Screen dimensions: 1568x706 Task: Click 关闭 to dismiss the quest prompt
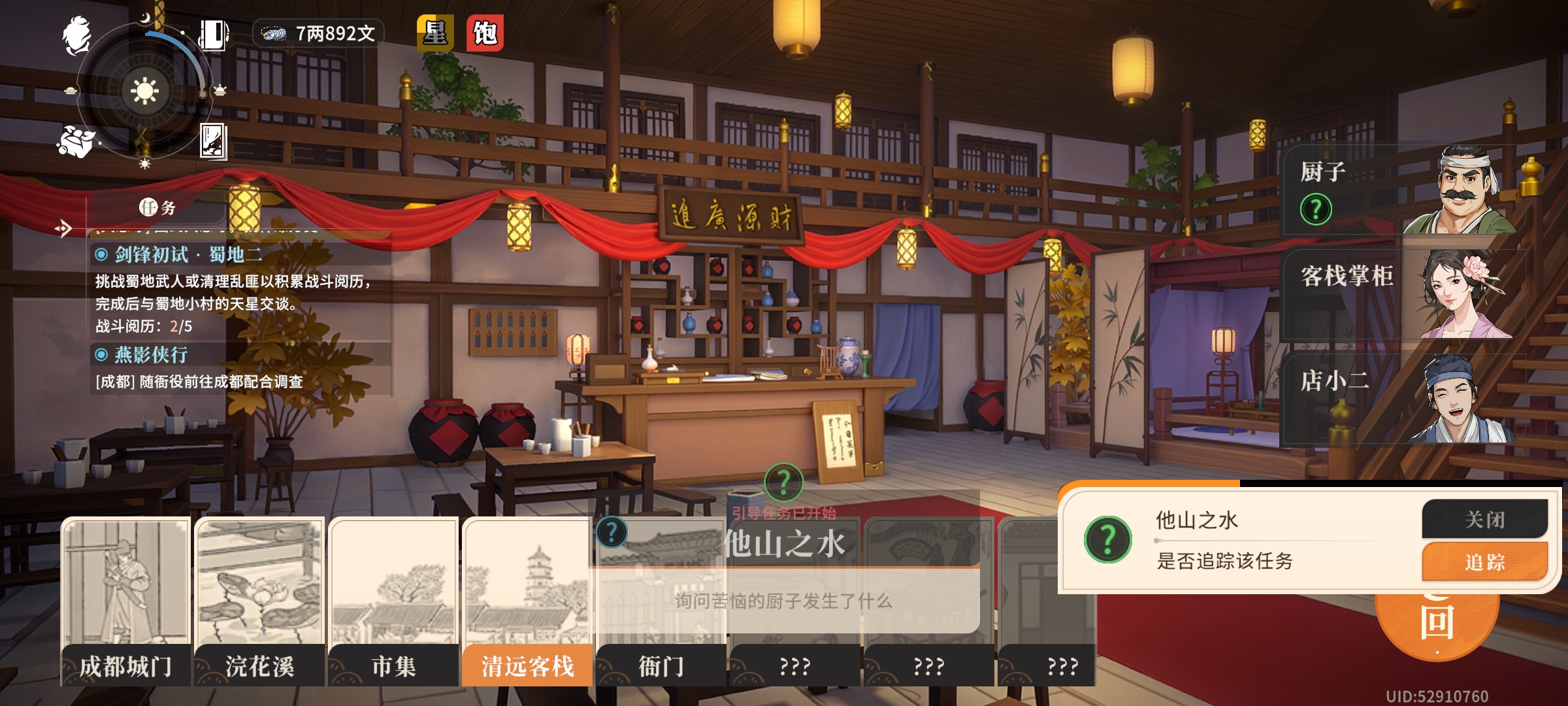(x=1486, y=520)
